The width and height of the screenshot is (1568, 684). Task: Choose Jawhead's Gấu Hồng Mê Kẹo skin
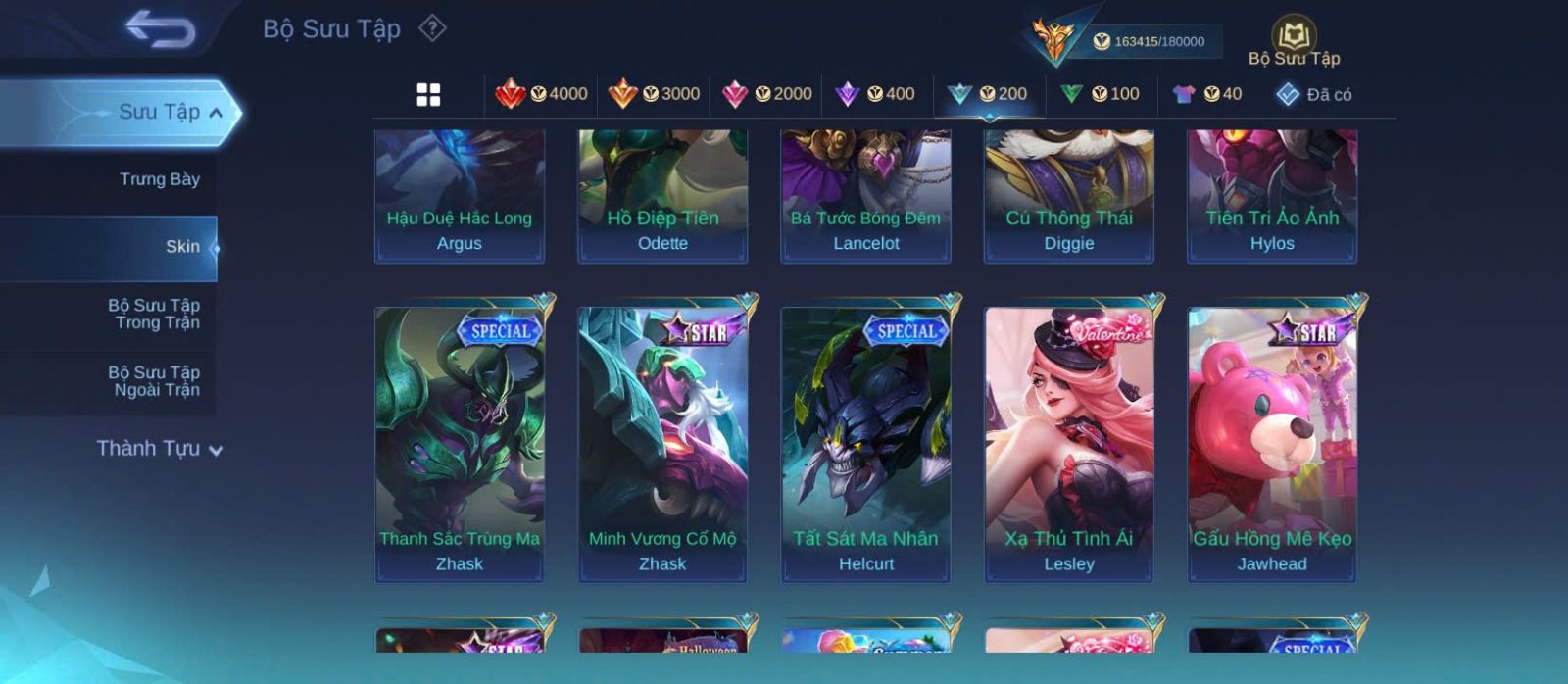tap(1272, 444)
